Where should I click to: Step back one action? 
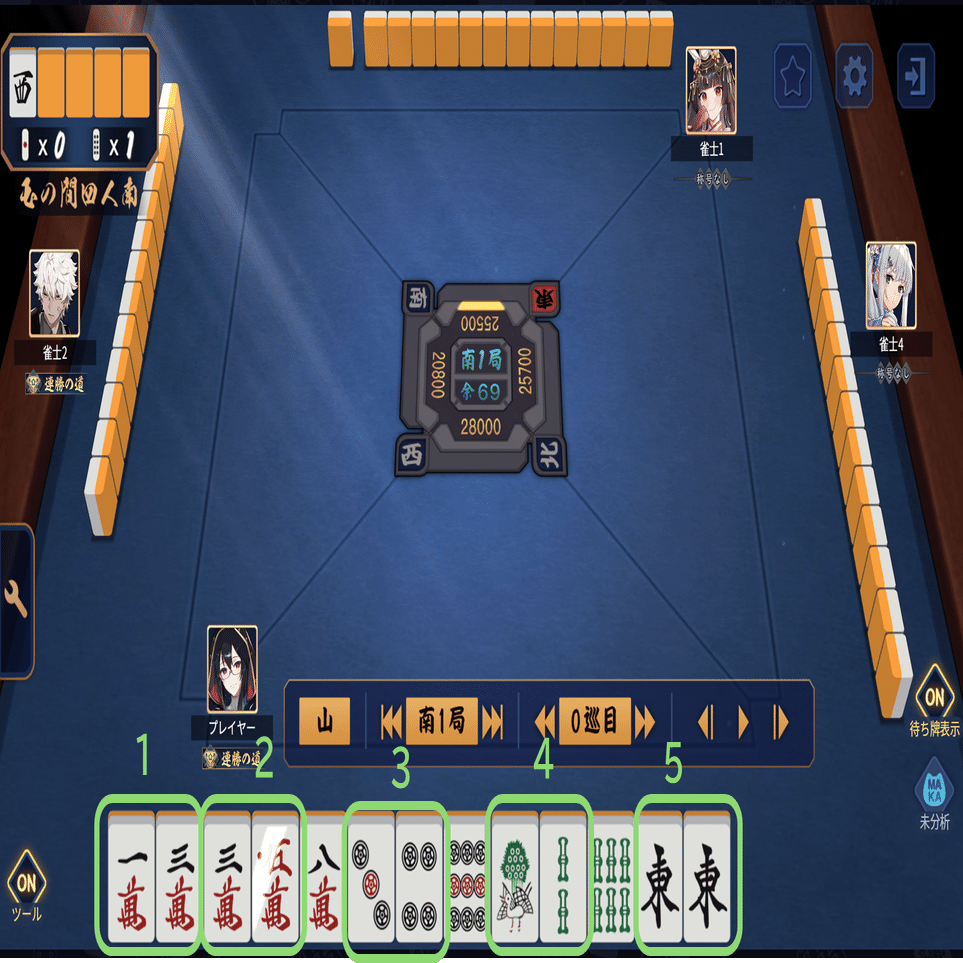tap(705, 722)
